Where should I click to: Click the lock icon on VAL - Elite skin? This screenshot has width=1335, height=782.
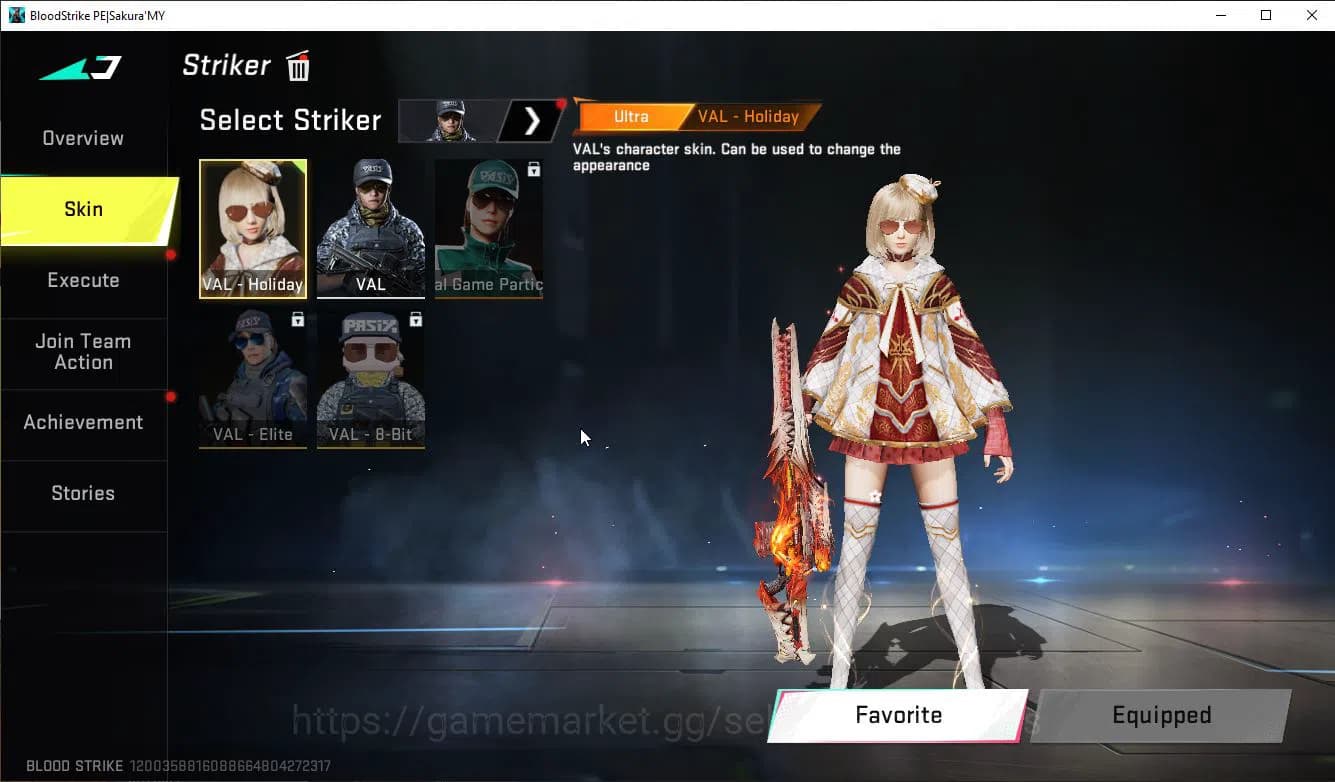point(296,317)
